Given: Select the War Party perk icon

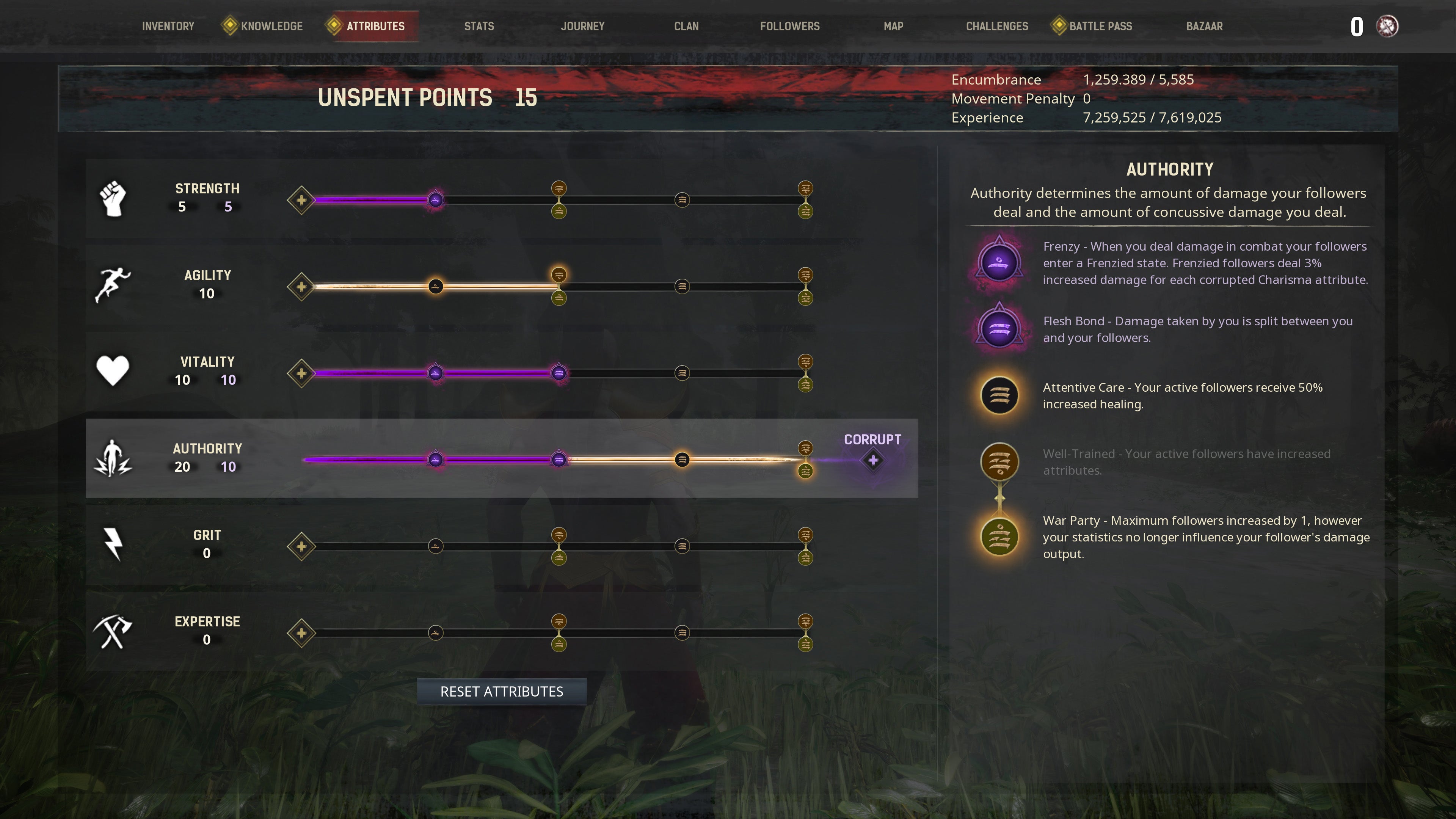Looking at the screenshot, I should [x=999, y=537].
